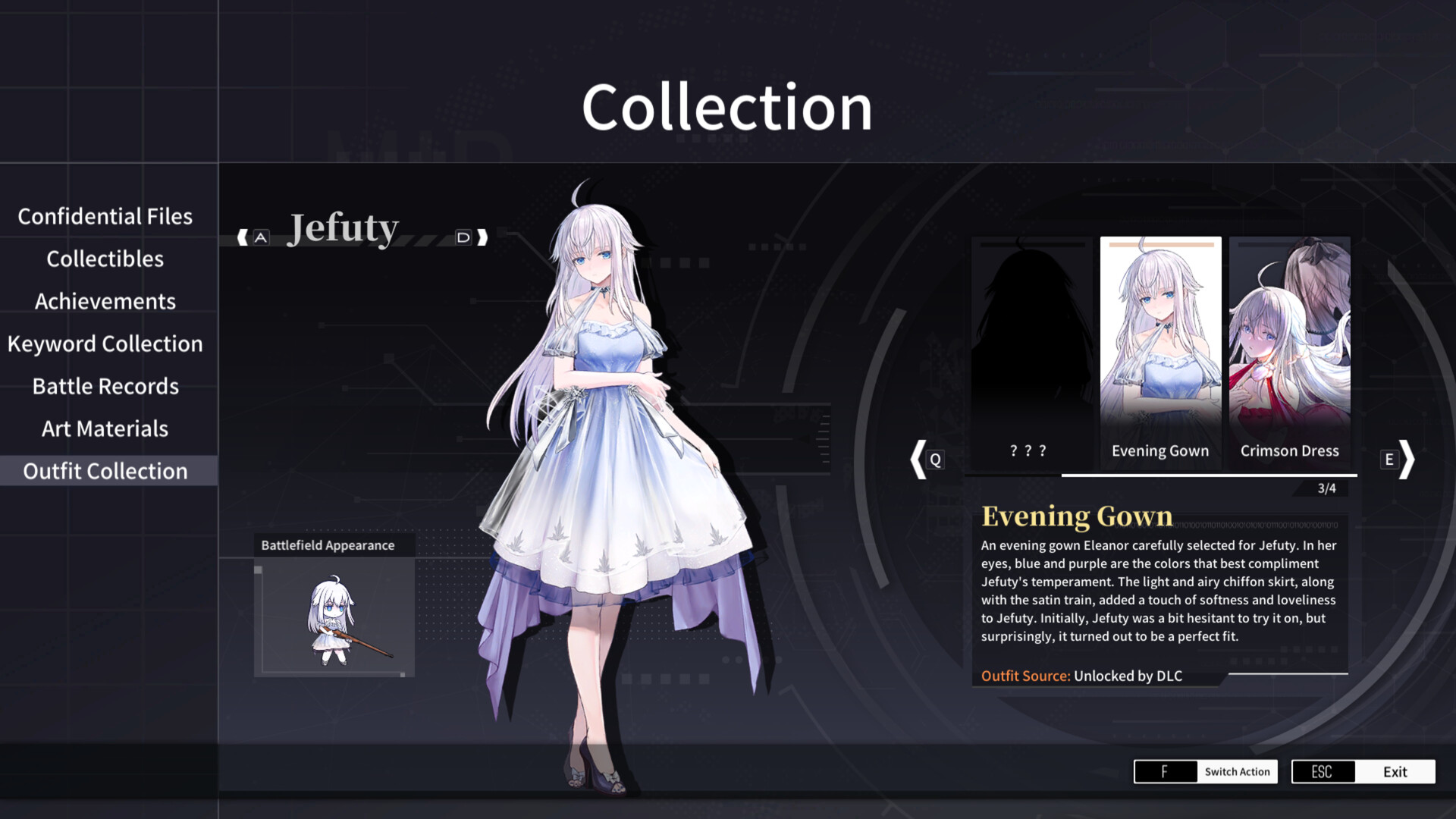Screen dimensions: 1456x819
Task: Click the A key icon beside Jefuty's name
Action: coord(261,237)
